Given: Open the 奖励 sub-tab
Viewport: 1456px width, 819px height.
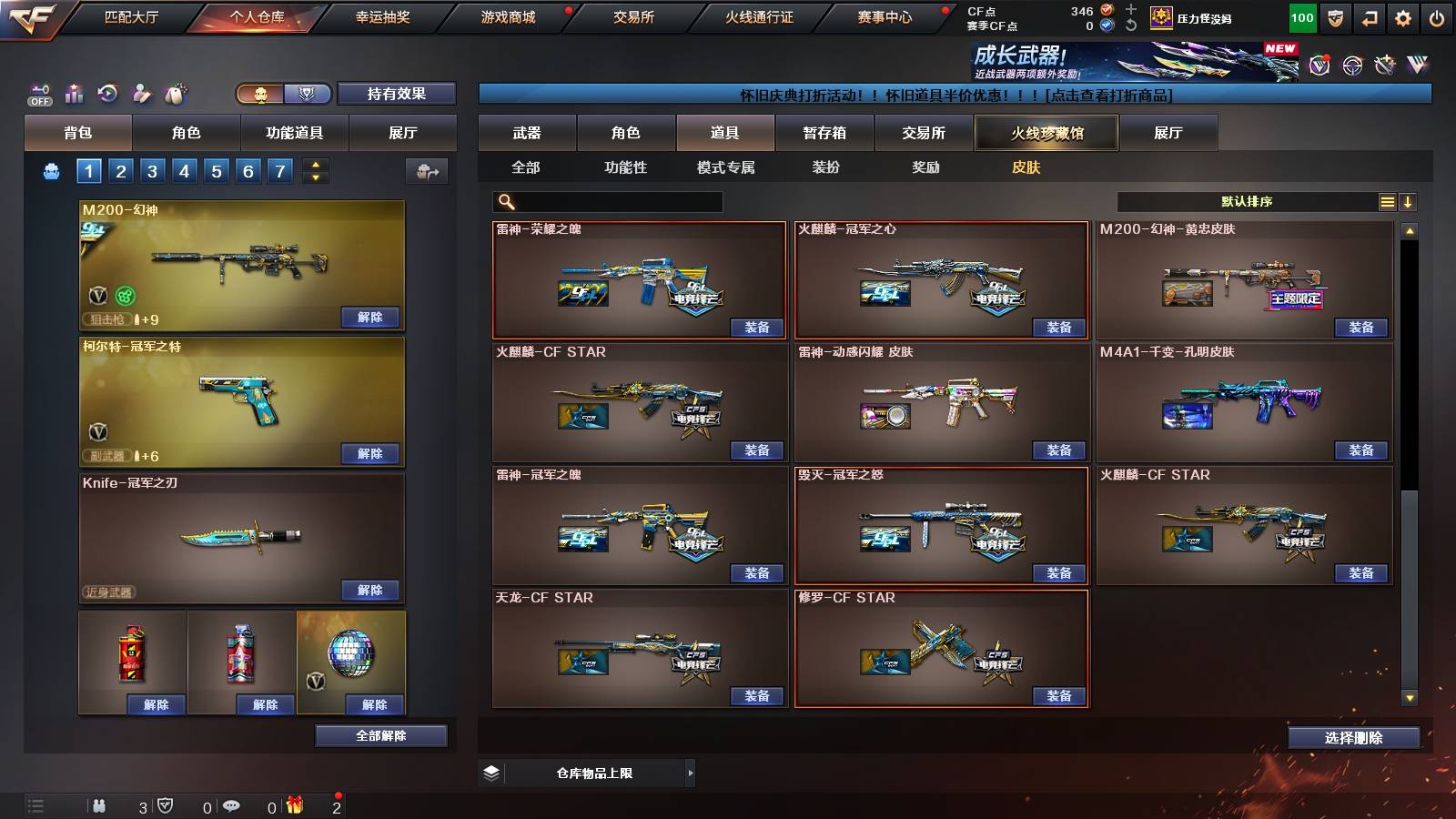Looking at the screenshot, I should pos(927,167).
